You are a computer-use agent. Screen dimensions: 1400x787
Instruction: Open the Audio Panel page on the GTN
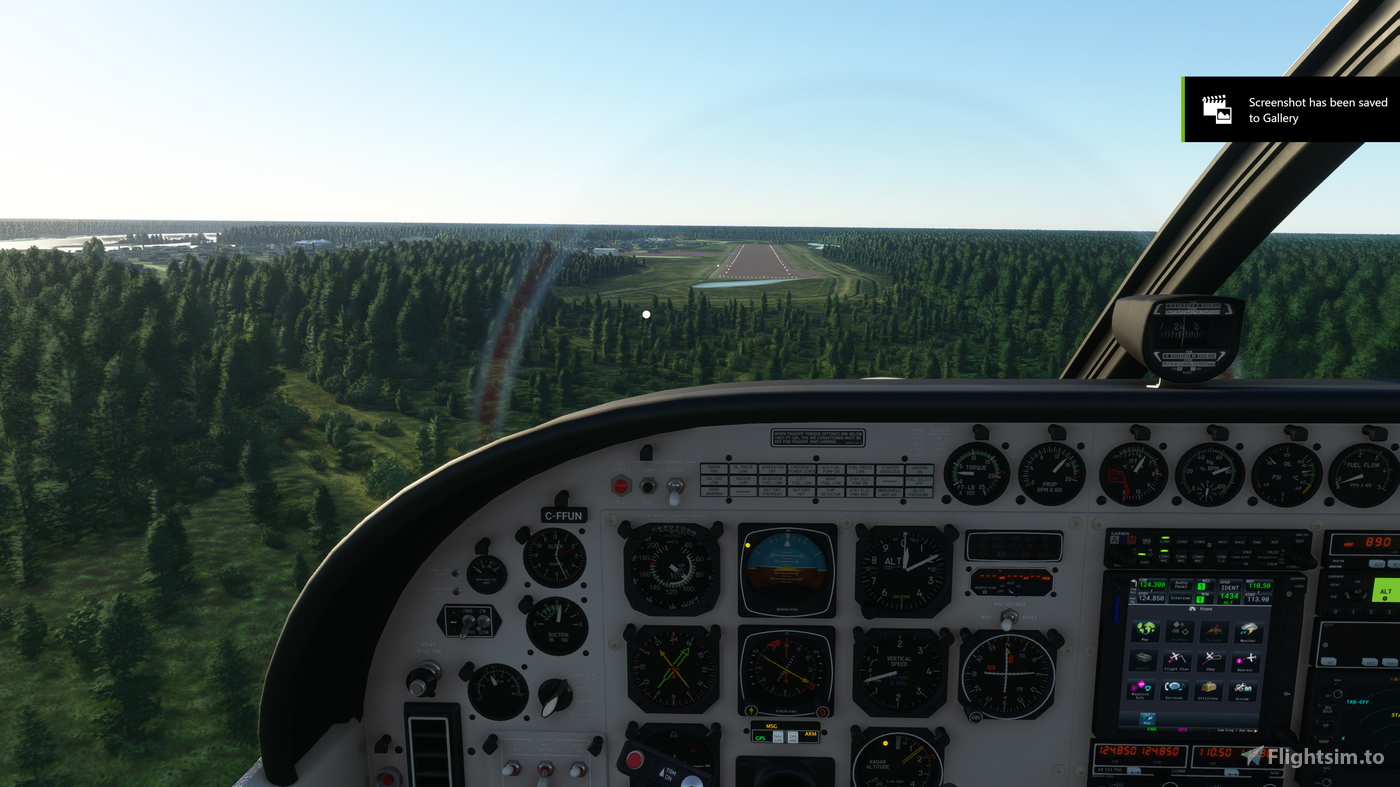point(1181,584)
